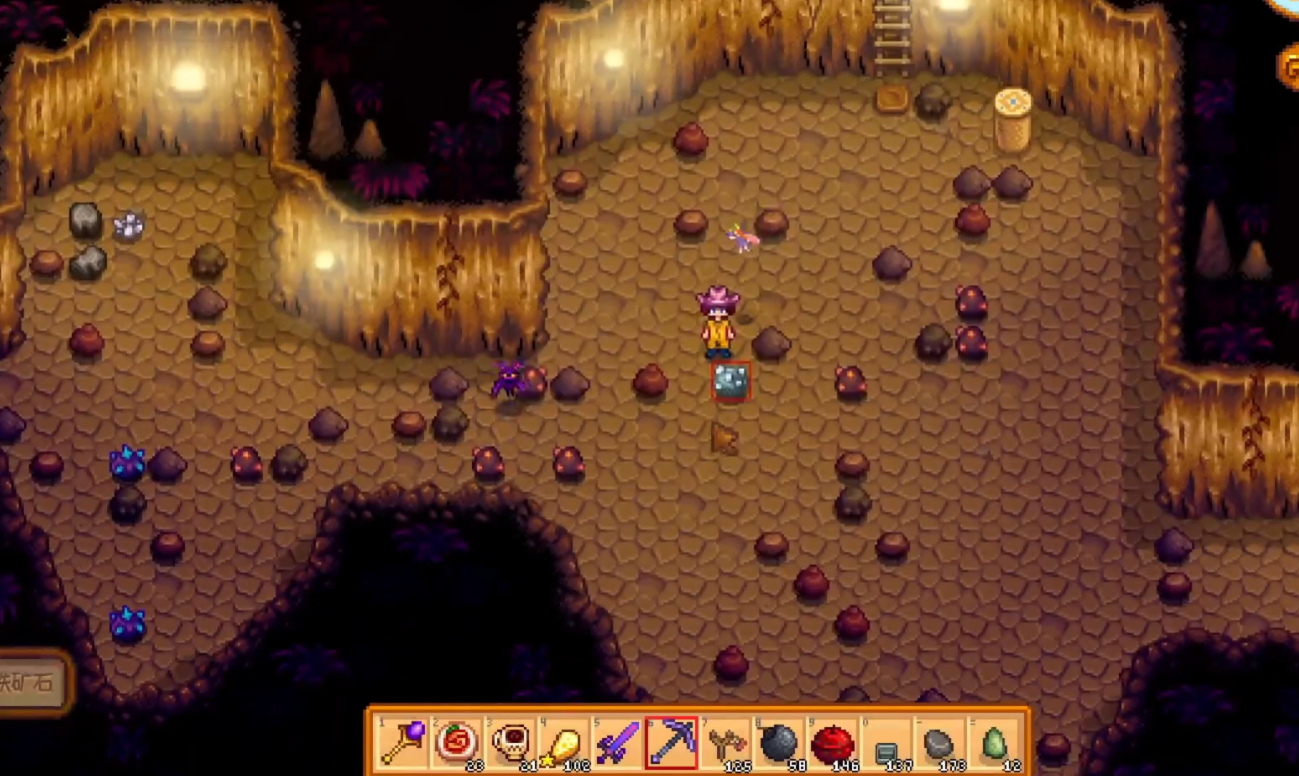
Task: Select the Spicy Eel dish slot
Action: click(x=456, y=744)
